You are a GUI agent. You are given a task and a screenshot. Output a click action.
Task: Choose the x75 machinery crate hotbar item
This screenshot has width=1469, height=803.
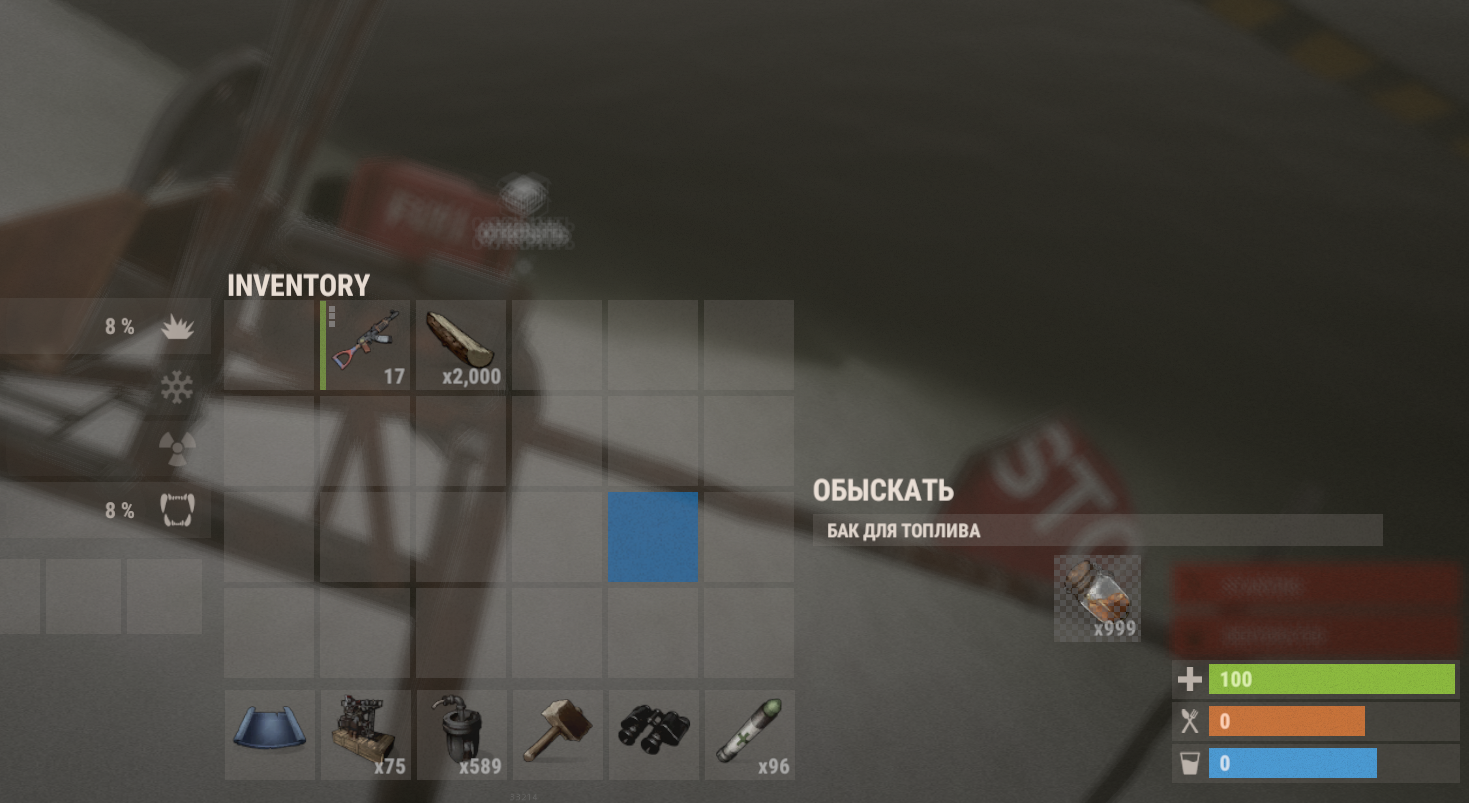pyautogui.click(x=365, y=735)
